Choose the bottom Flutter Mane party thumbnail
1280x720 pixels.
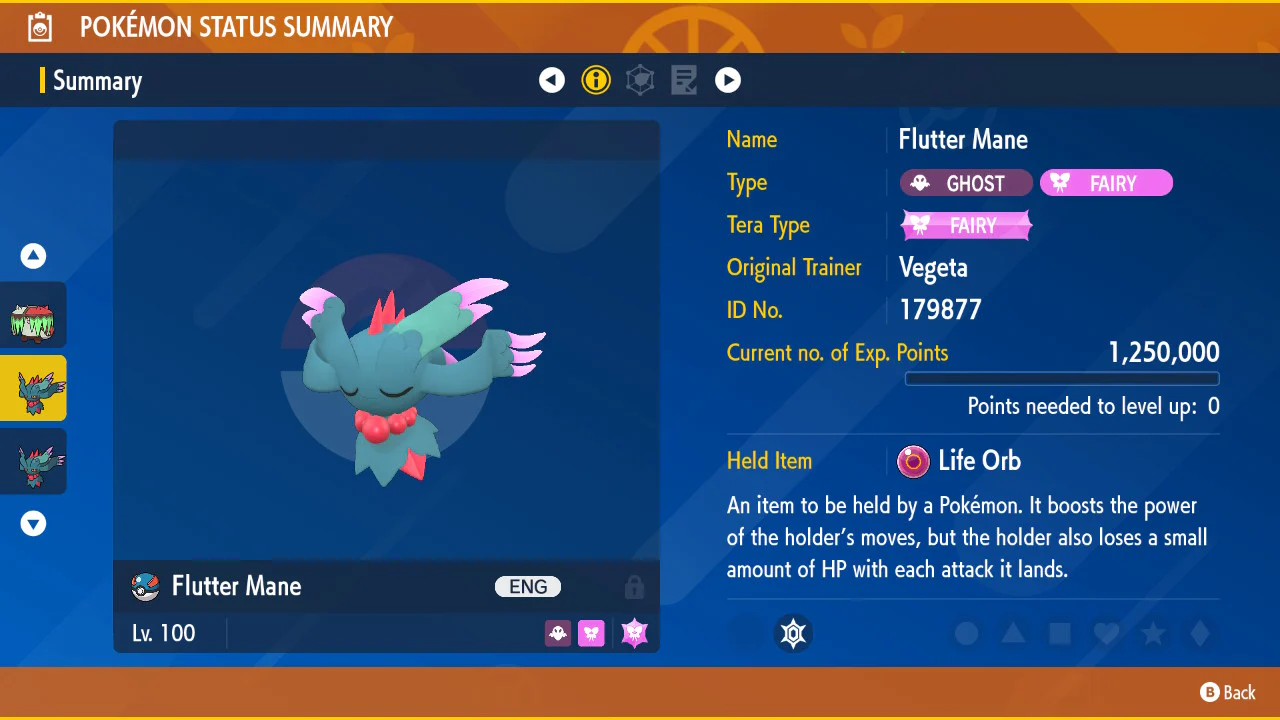click(x=33, y=461)
